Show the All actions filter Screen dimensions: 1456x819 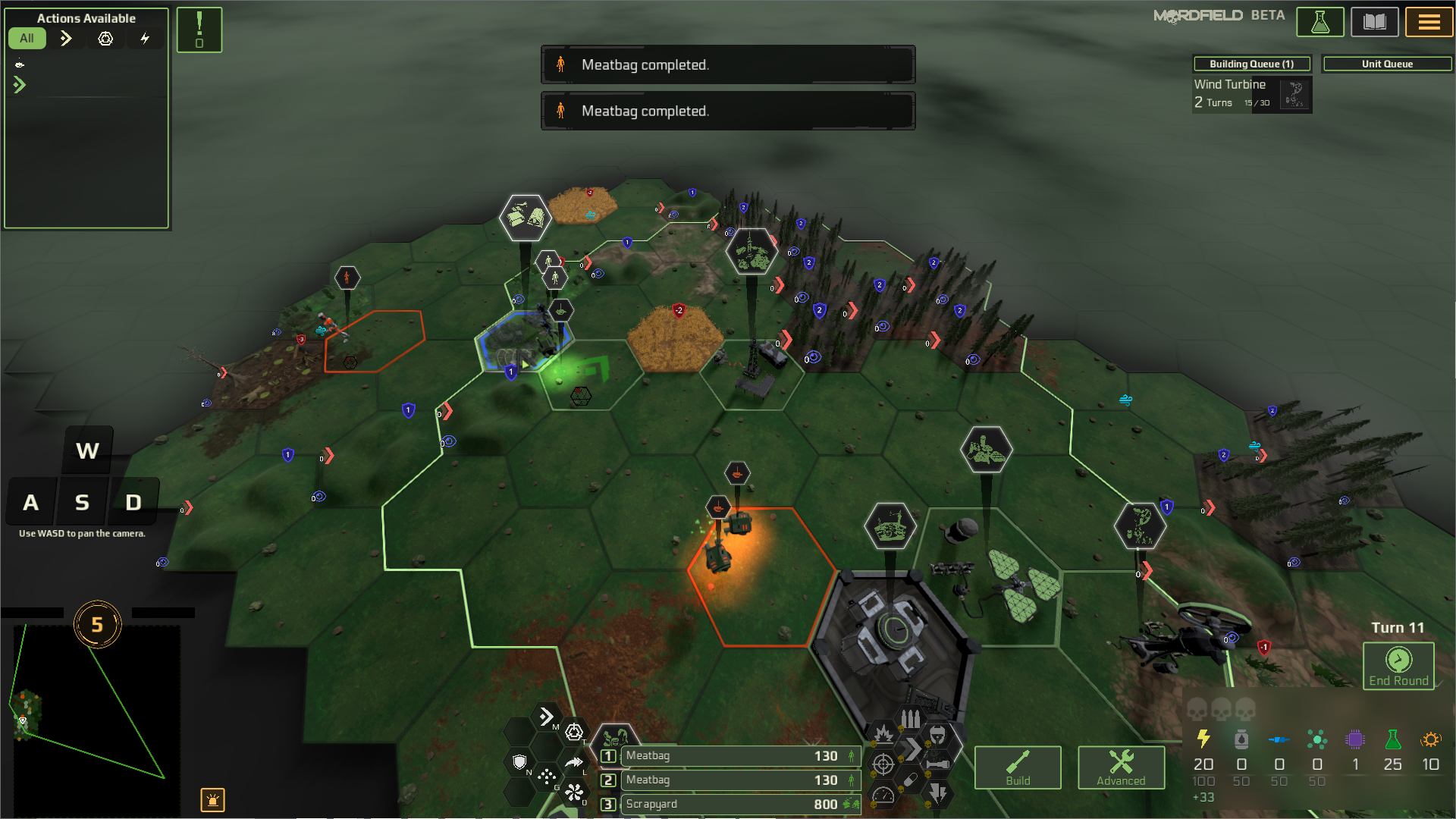pyautogui.click(x=27, y=38)
